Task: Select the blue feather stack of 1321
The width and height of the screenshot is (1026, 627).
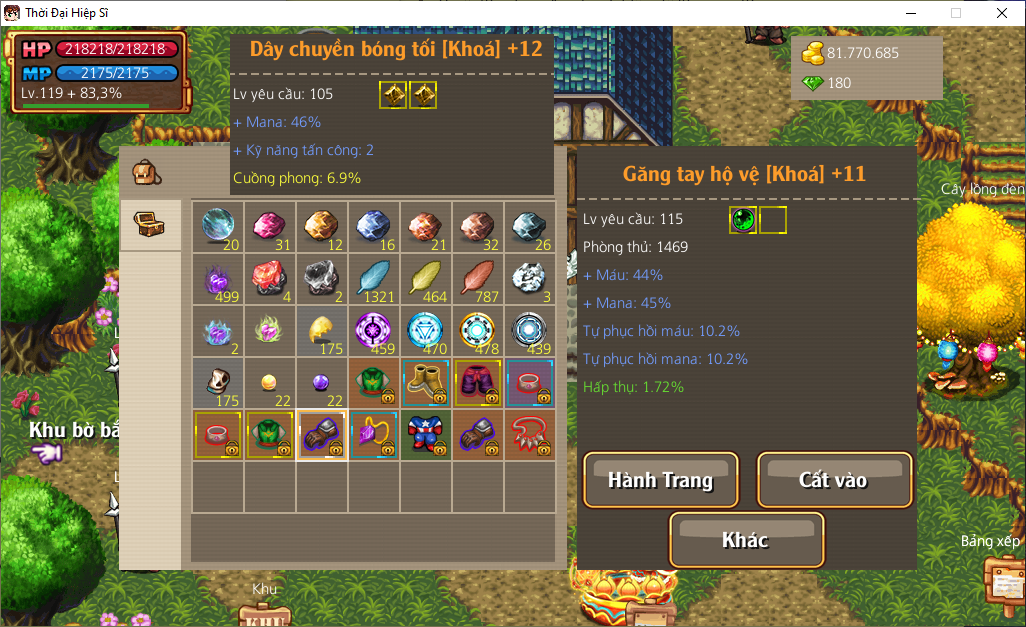Action: point(374,278)
